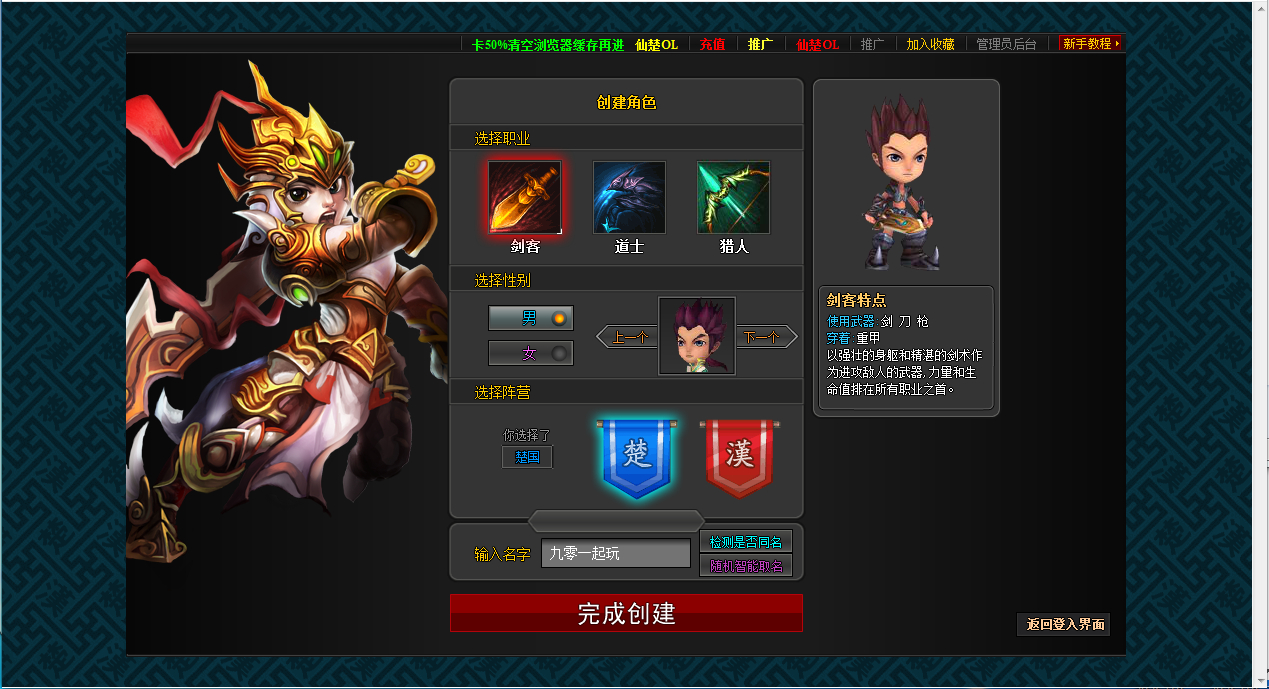Generate a random name with 随机智能取名

click(746, 566)
